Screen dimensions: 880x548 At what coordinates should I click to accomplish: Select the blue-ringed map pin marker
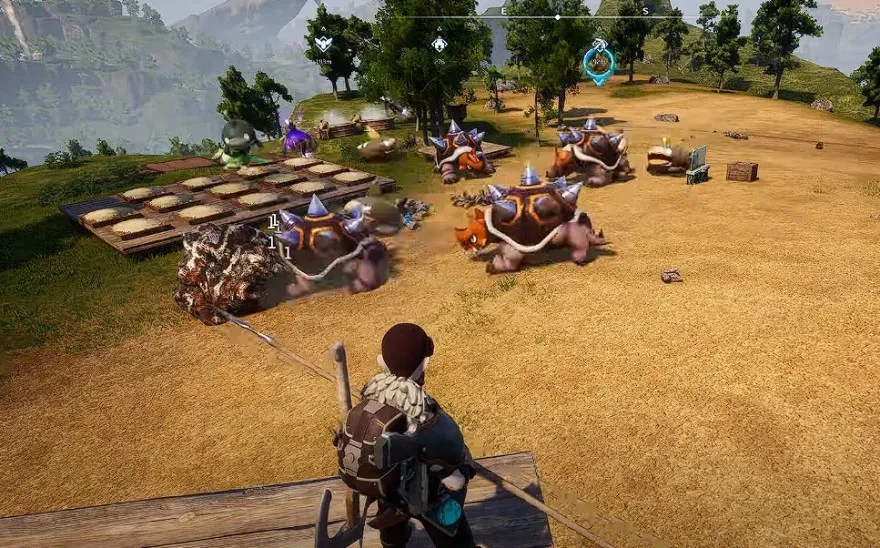[598, 66]
